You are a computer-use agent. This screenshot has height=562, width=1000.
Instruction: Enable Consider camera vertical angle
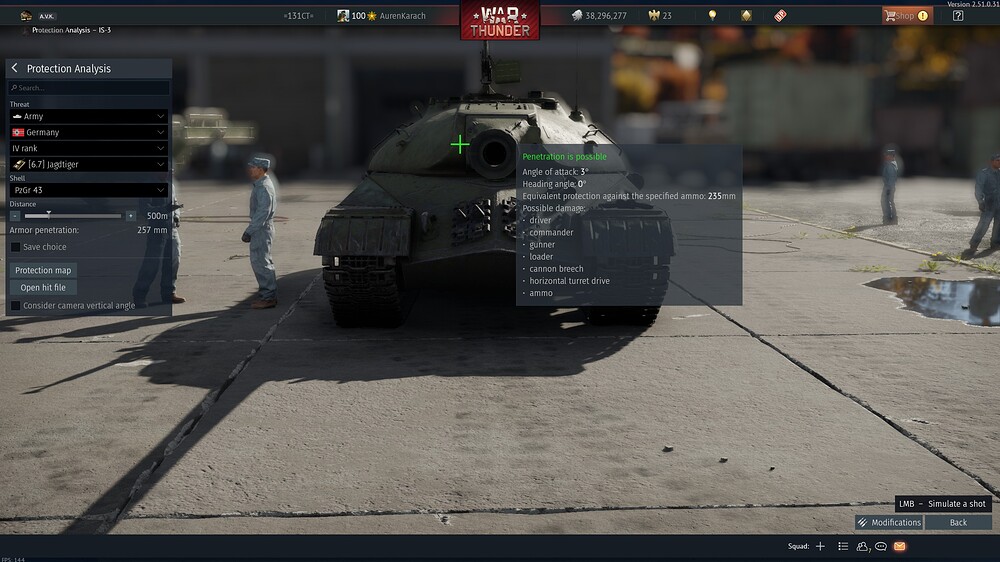[15, 305]
